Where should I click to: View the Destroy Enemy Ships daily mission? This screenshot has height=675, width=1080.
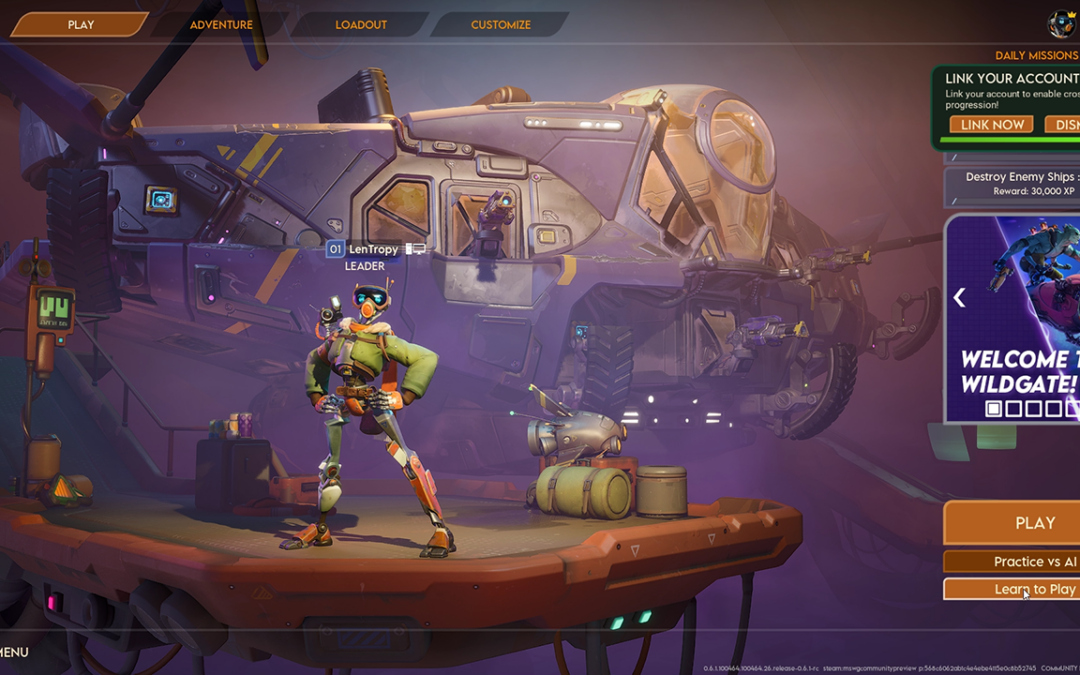coord(1015,184)
